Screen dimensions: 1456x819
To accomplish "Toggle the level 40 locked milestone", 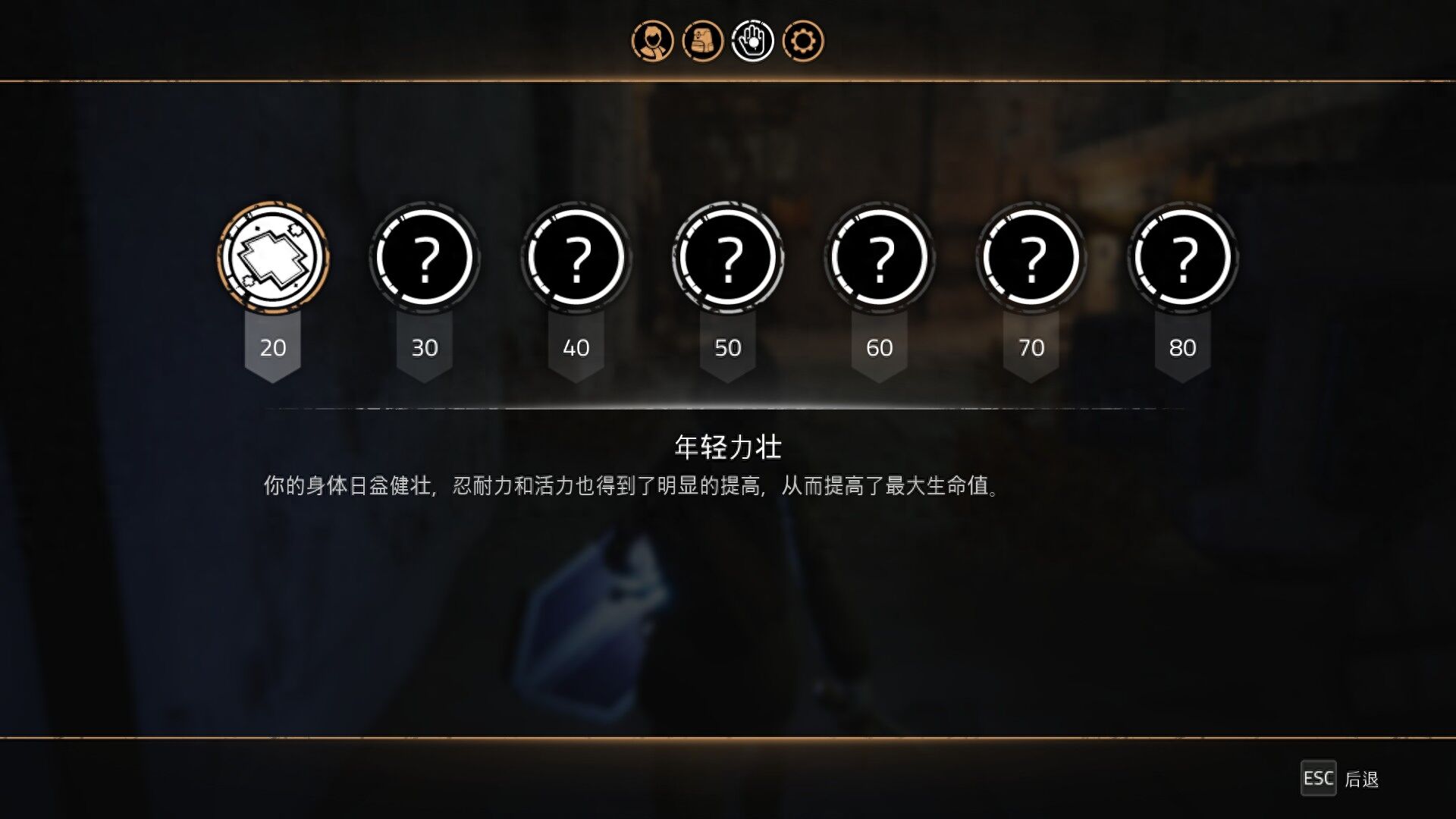I will click(x=577, y=258).
